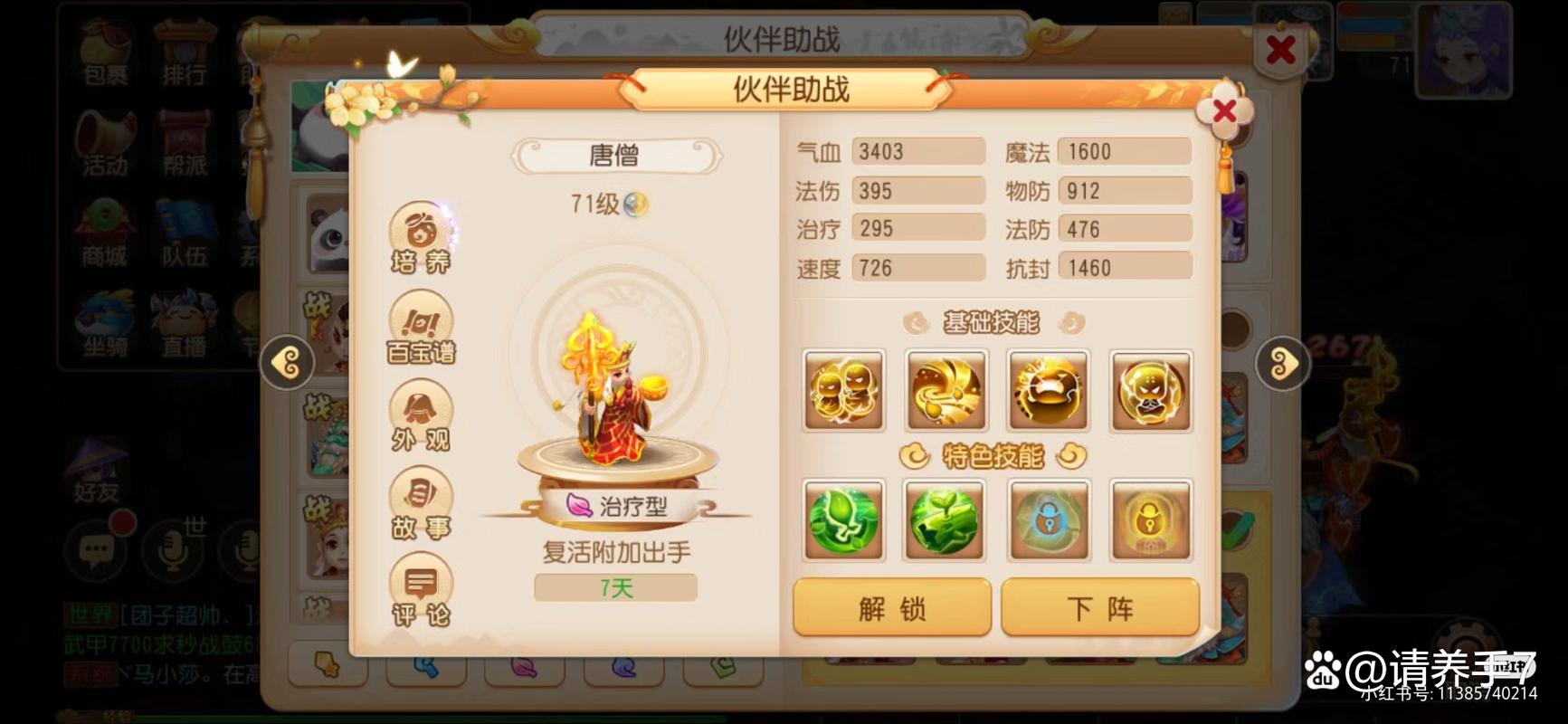Image resolution: width=1568 pixels, height=724 pixels.
Task: Select the first 基础技能 skill icon
Action: click(842, 392)
